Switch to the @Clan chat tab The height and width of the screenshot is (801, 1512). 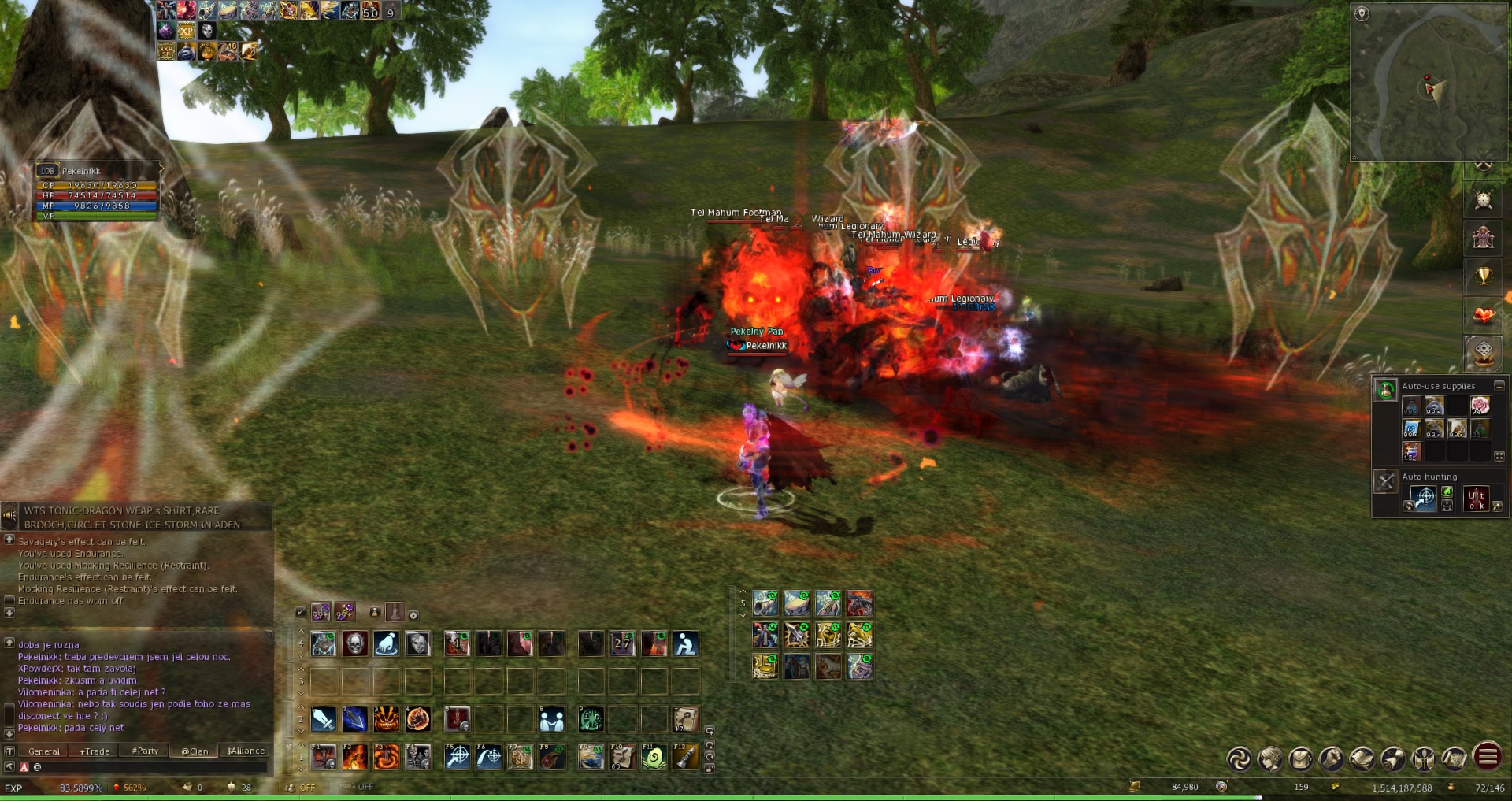[x=195, y=751]
